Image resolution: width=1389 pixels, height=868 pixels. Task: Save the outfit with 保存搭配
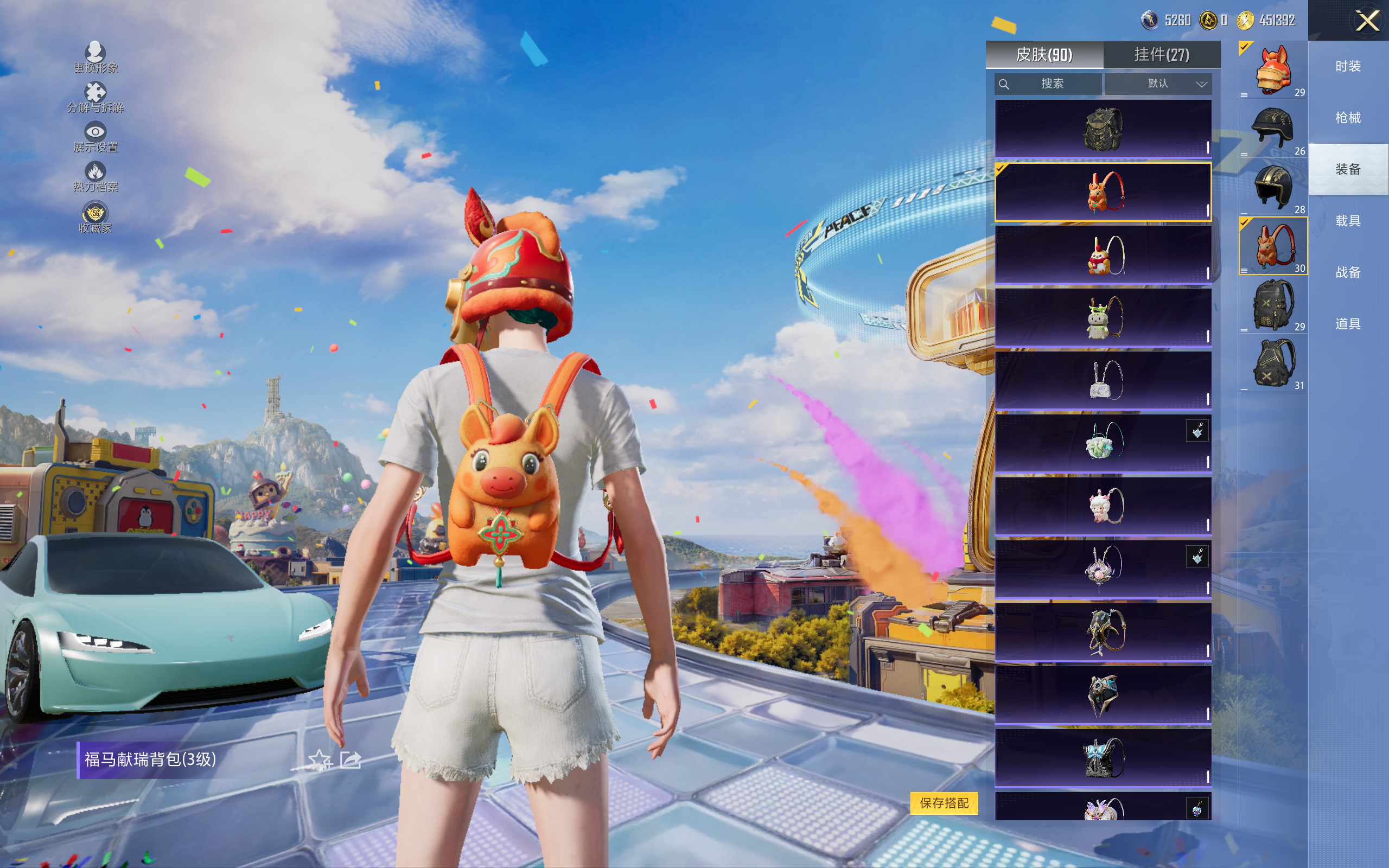944,802
